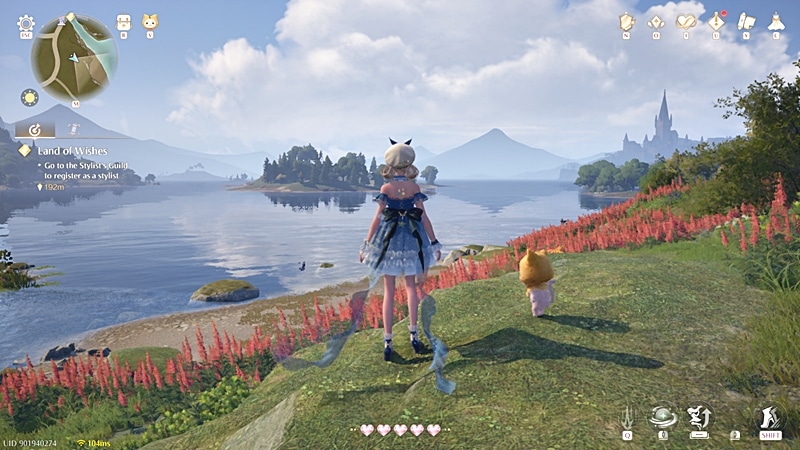Open the exclamation diamond notification icon
The height and width of the screenshot is (450, 800).
click(x=717, y=21)
